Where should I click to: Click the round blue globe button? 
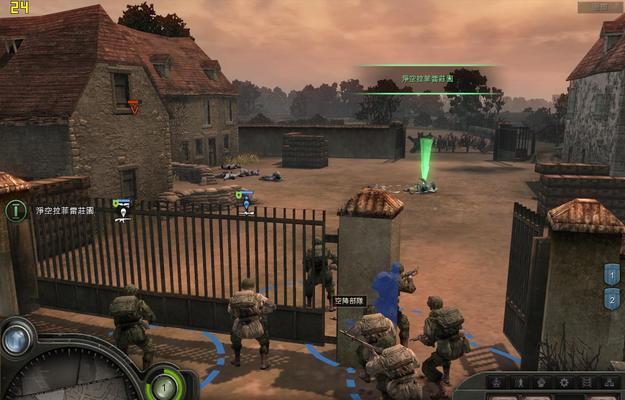17,339
